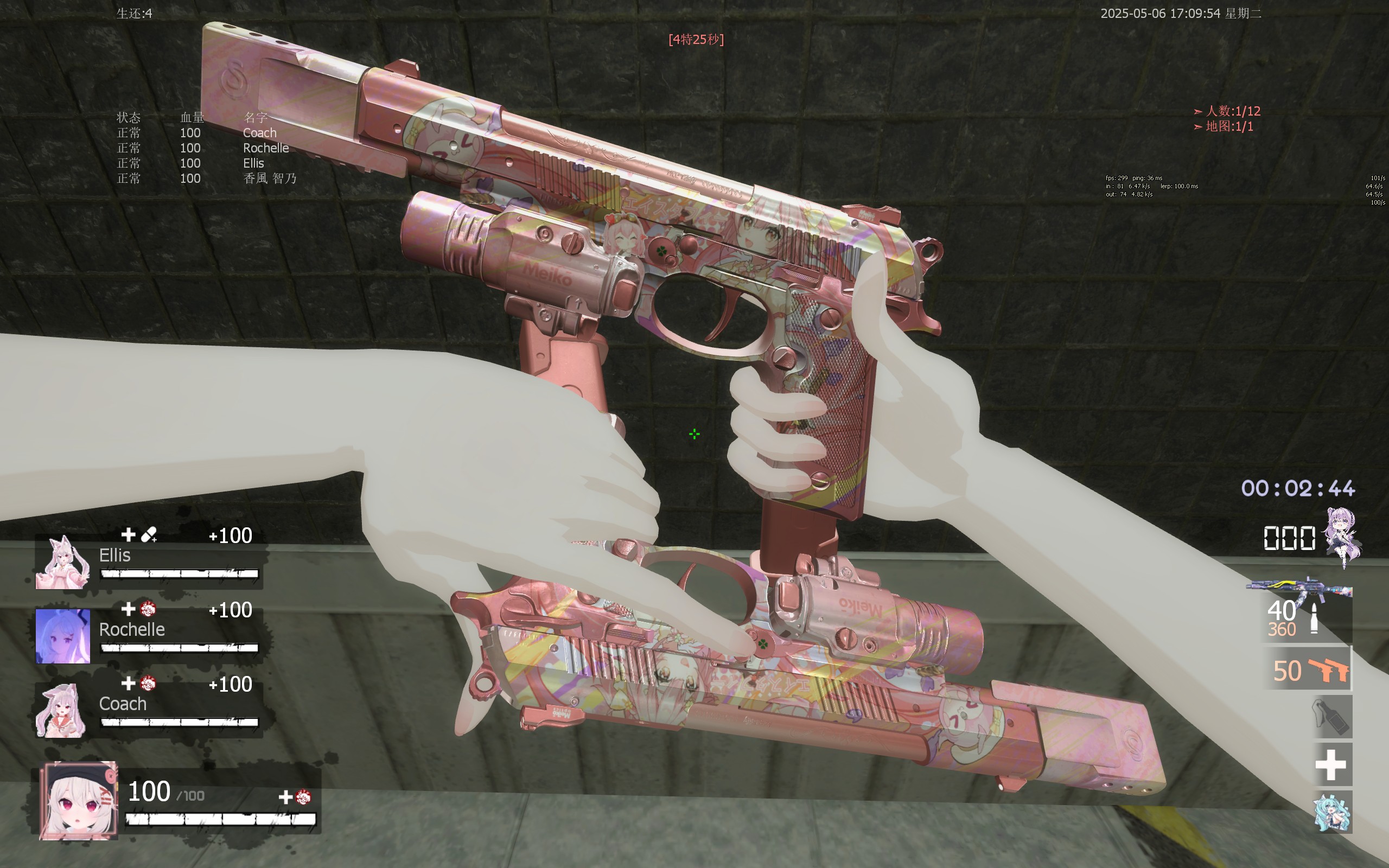Switch to the dual pistols slot

tap(1310, 670)
